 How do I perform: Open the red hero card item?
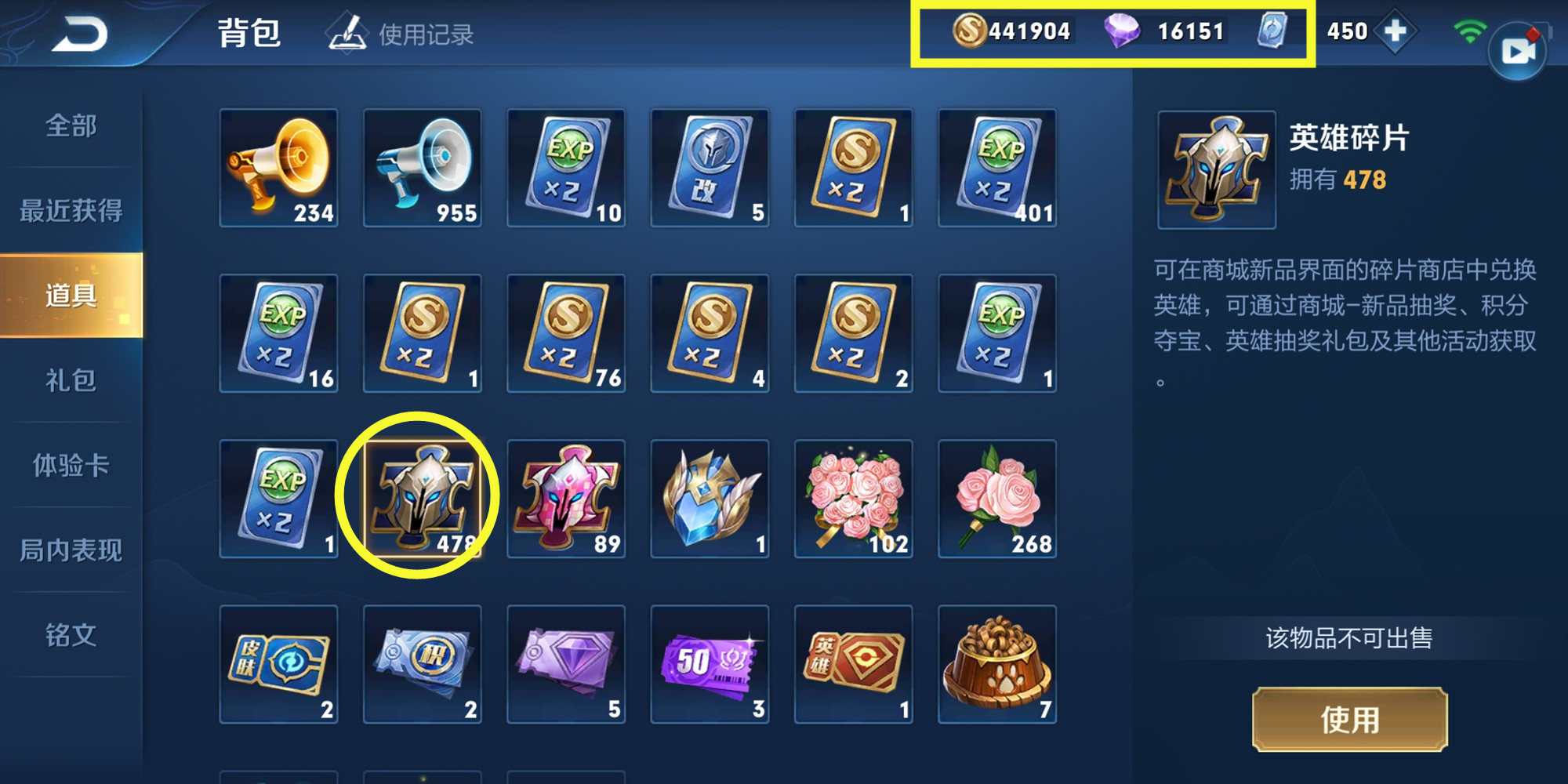854,666
